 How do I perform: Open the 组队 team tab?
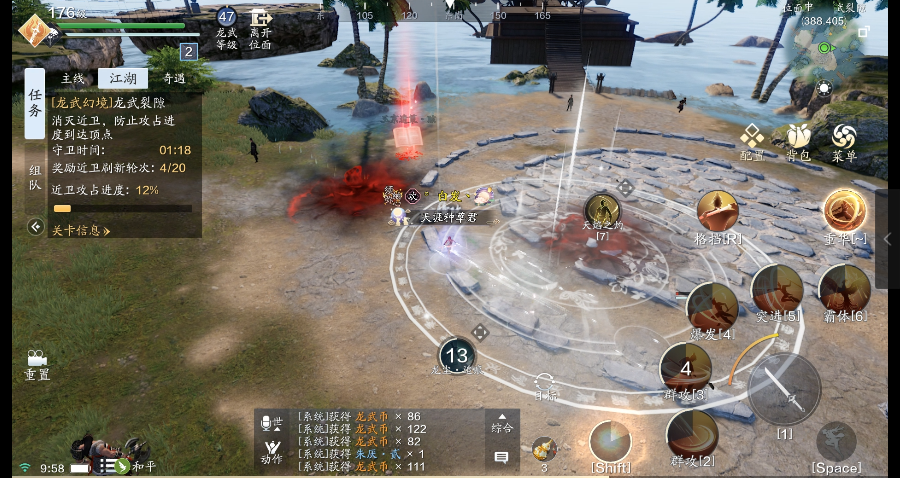click(x=35, y=178)
